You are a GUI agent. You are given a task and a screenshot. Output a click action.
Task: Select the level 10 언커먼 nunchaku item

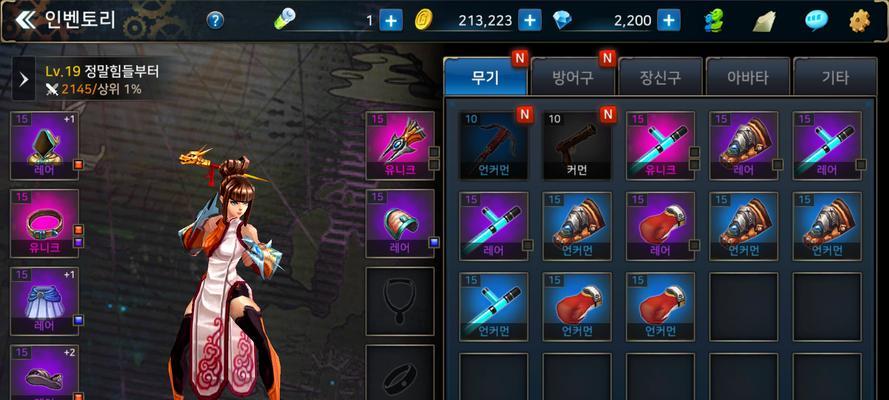[493, 145]
